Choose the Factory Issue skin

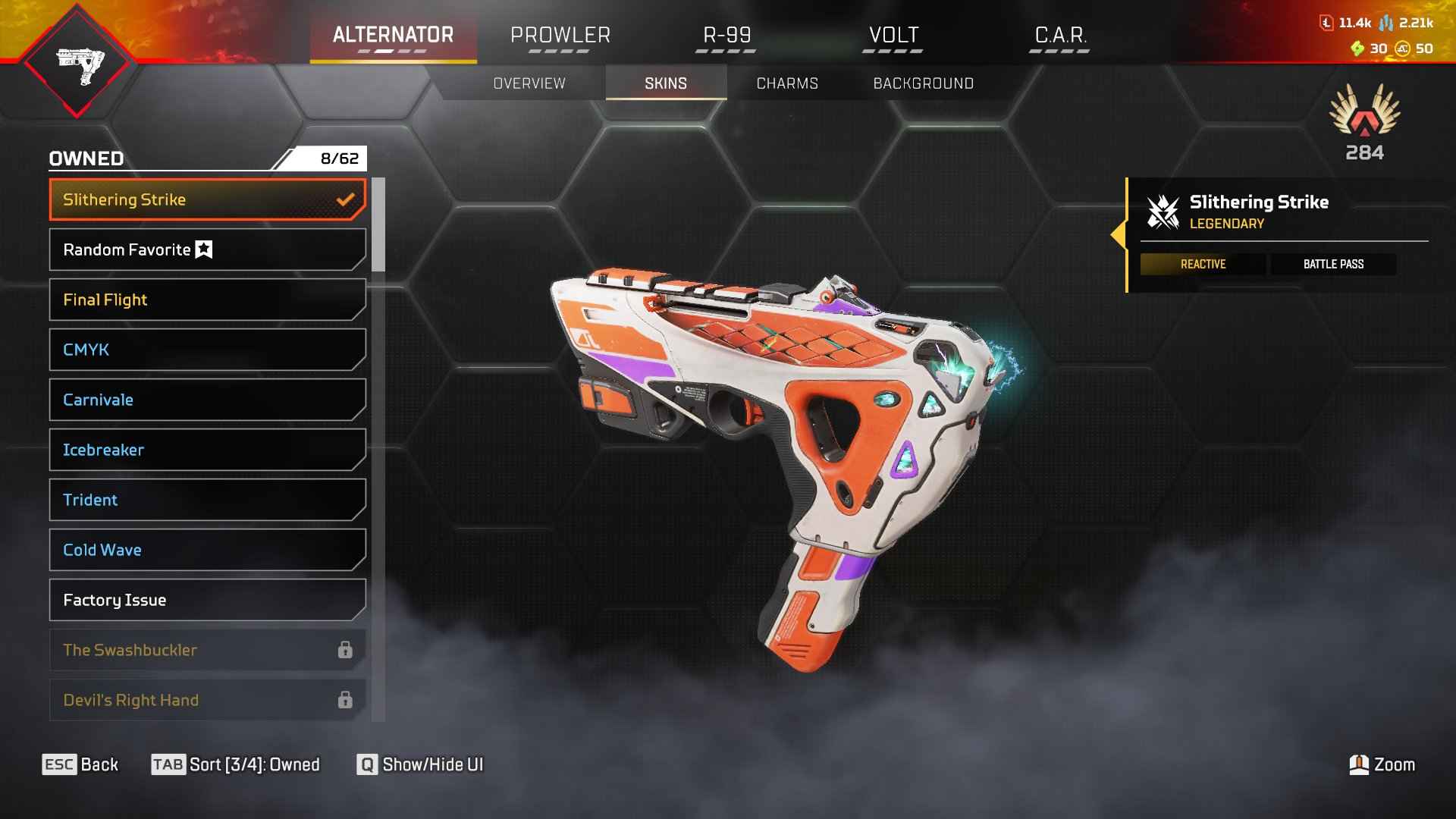207,600
